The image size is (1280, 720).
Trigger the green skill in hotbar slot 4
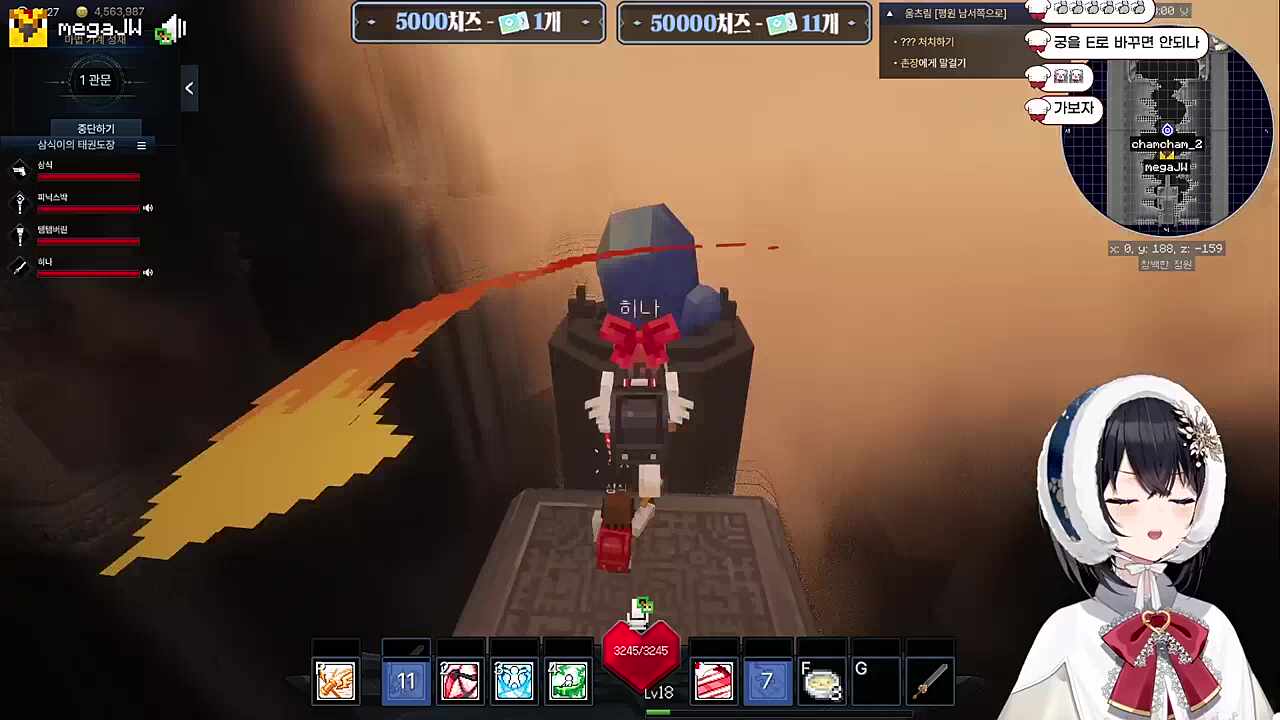[567, 680]
